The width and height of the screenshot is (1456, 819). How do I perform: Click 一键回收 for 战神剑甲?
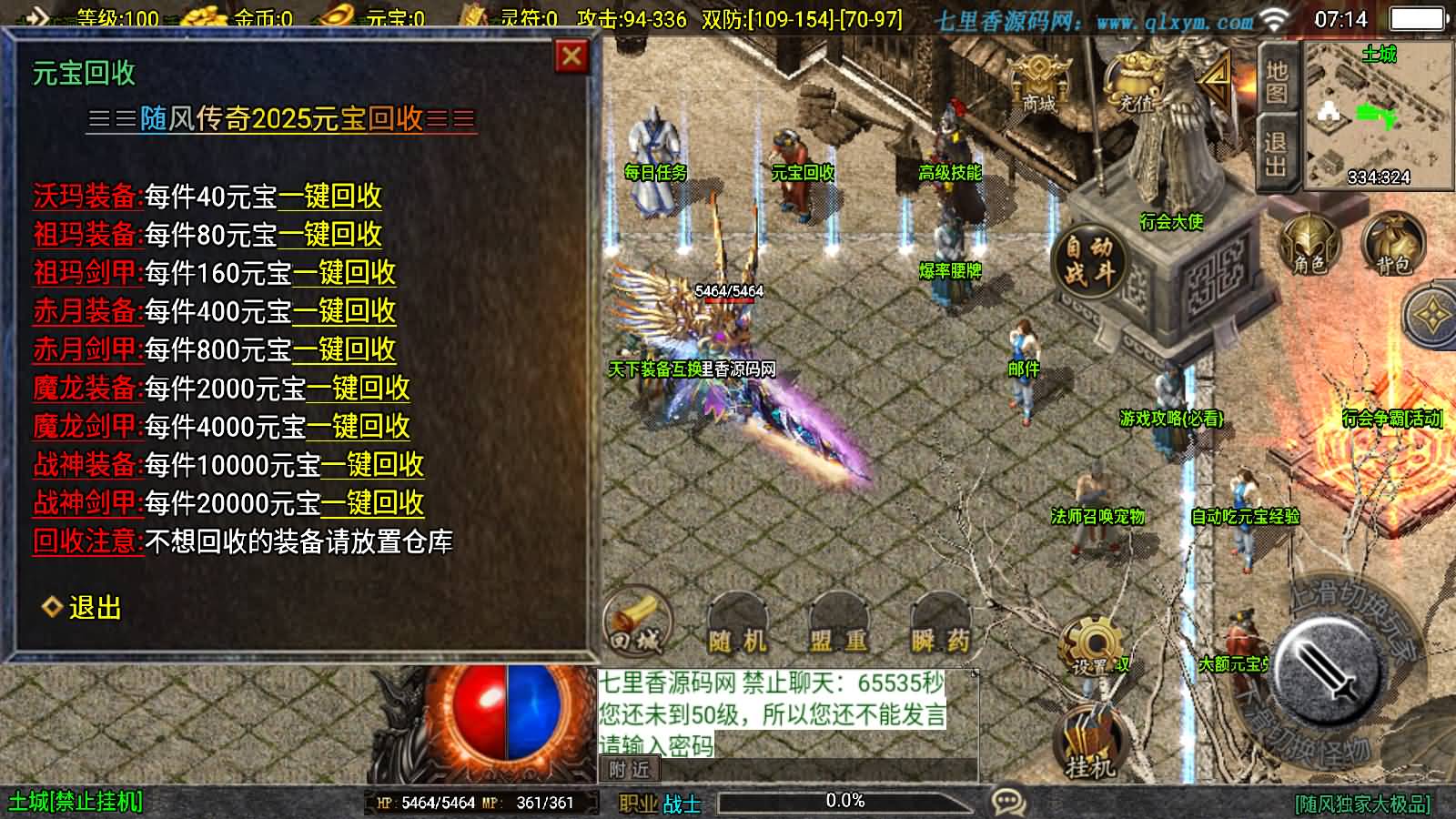pos(373,501)
